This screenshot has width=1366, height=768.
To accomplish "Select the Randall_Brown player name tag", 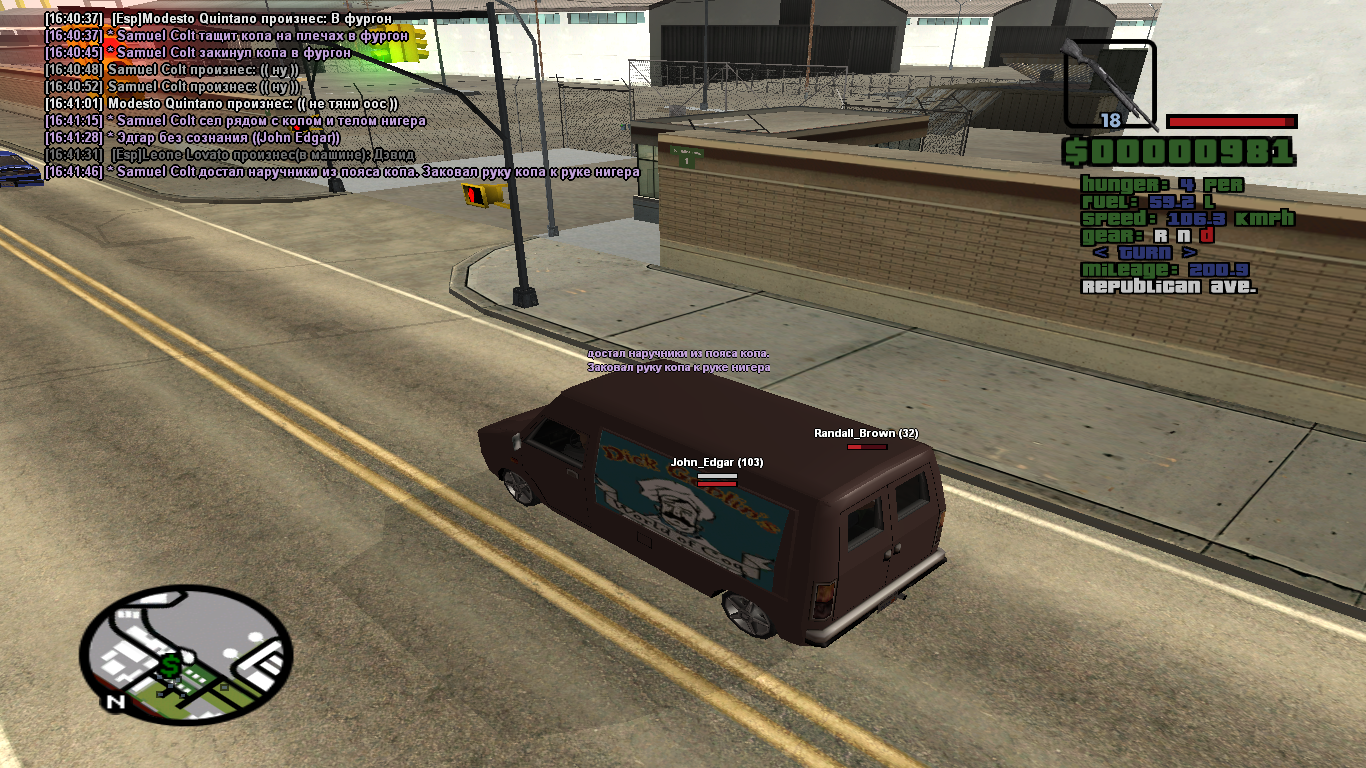I will [865, 433].
